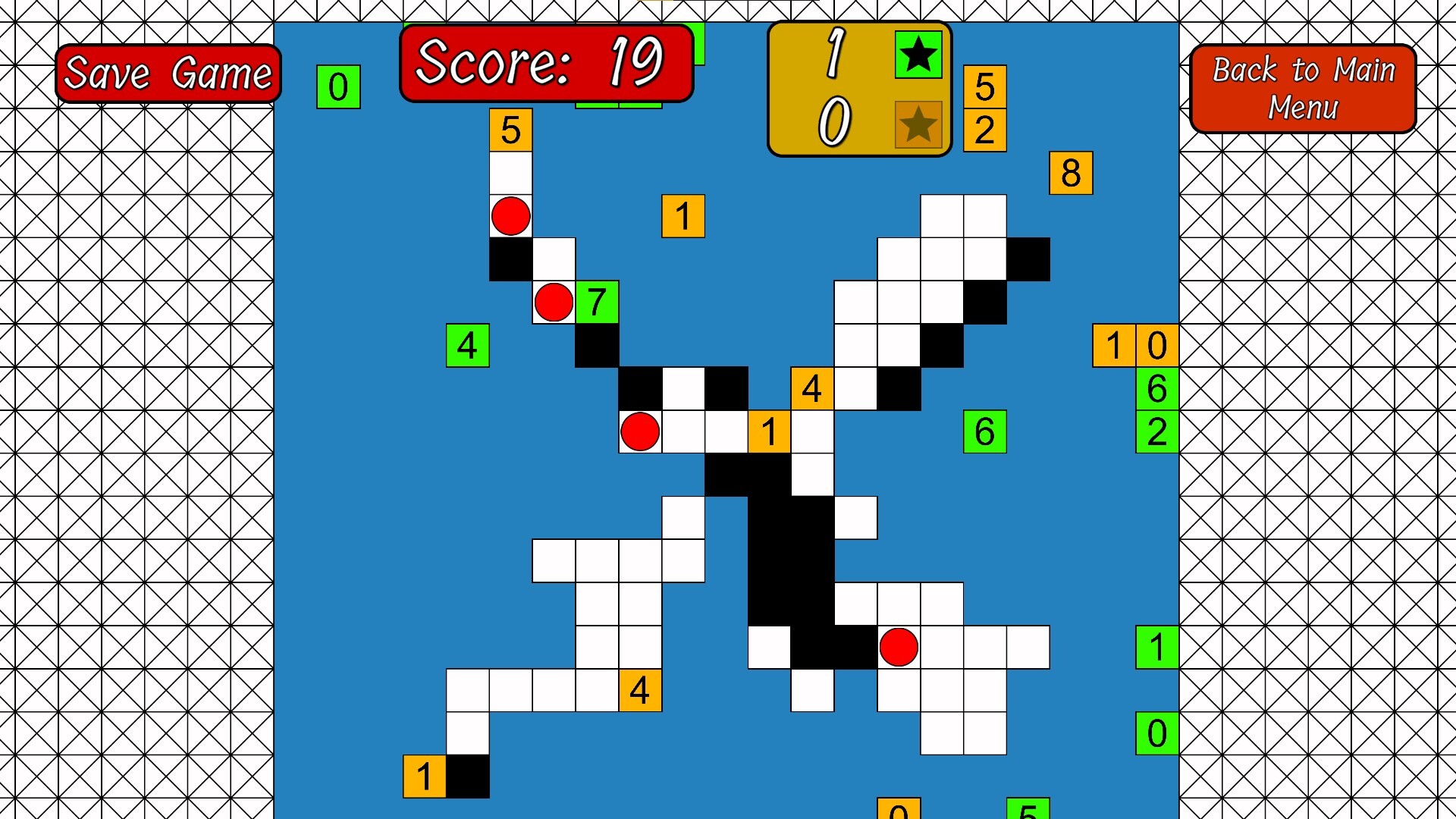Click the green 1 tile on the right edge

coord(1156,648)
